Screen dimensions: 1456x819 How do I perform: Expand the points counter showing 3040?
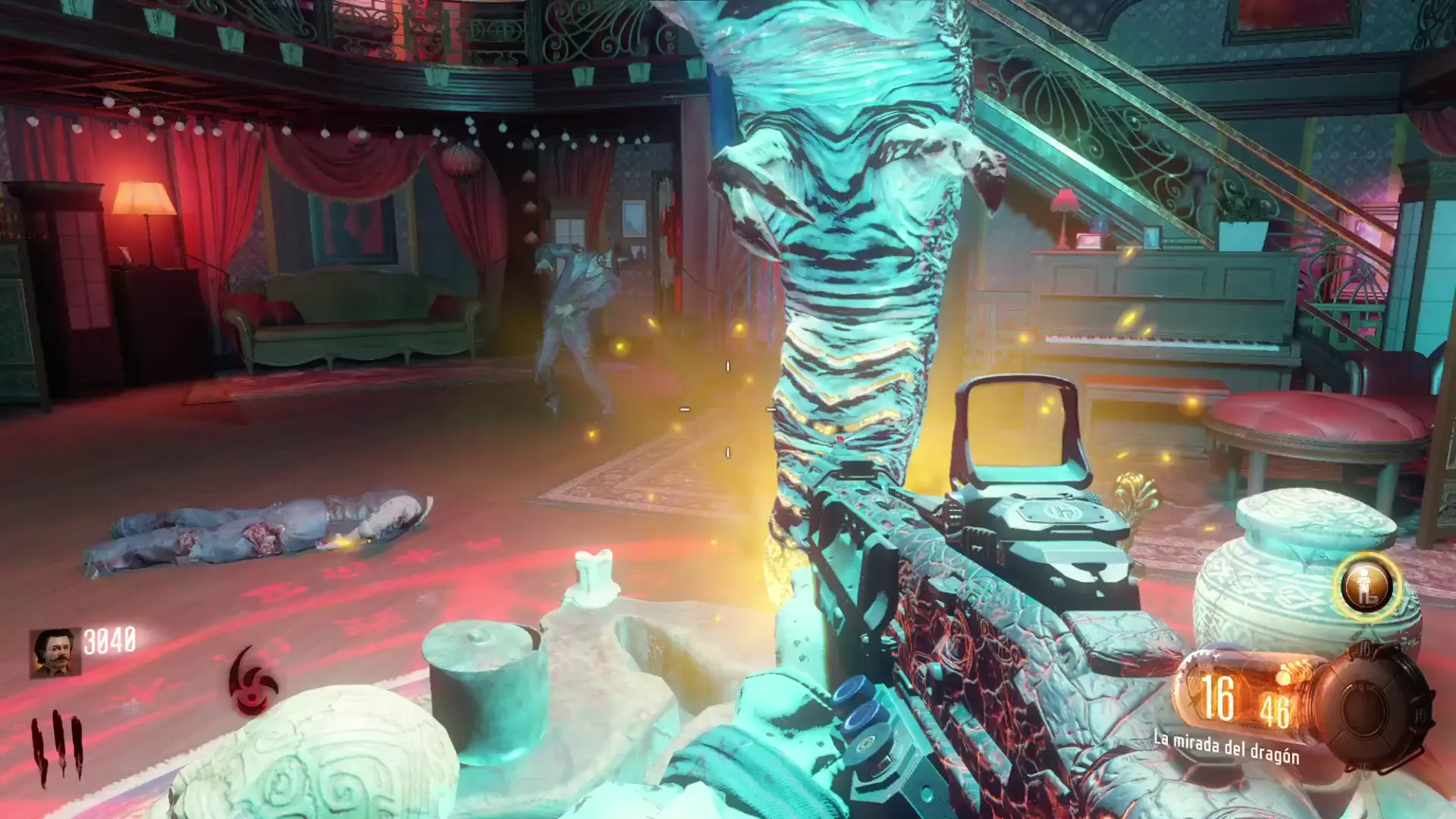point(111,640)
